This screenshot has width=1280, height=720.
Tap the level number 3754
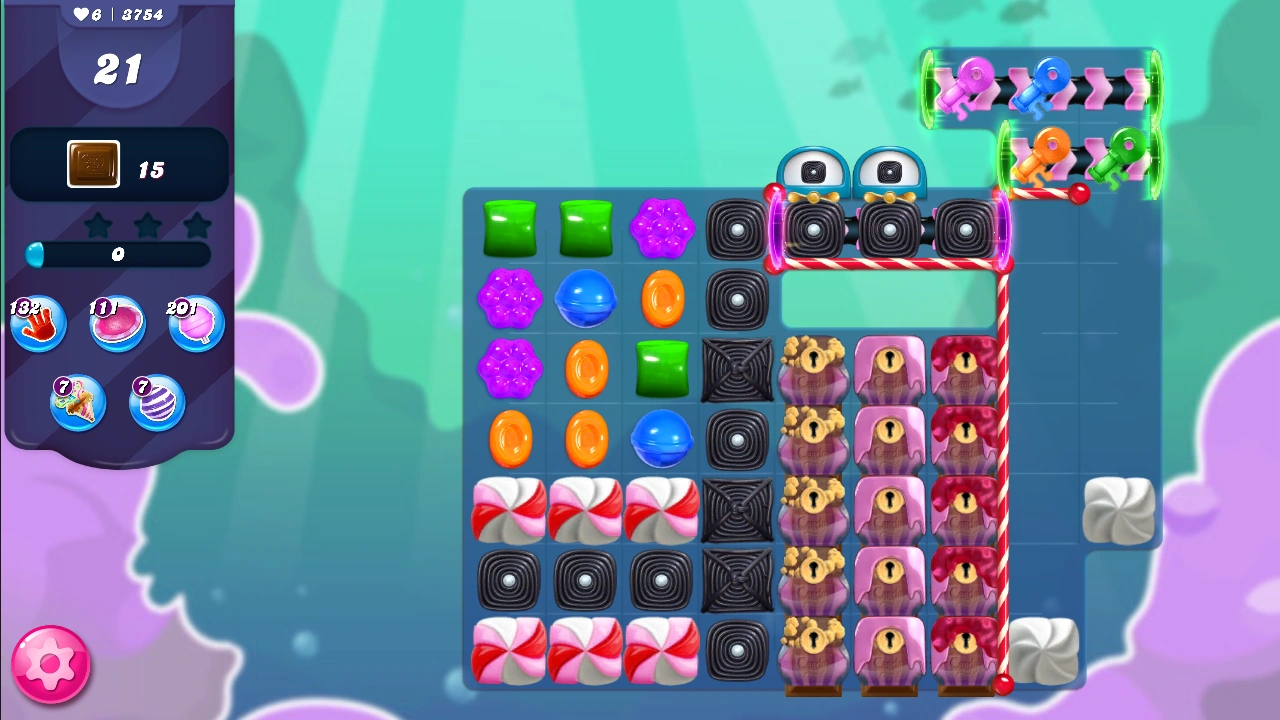pos(143,14)
